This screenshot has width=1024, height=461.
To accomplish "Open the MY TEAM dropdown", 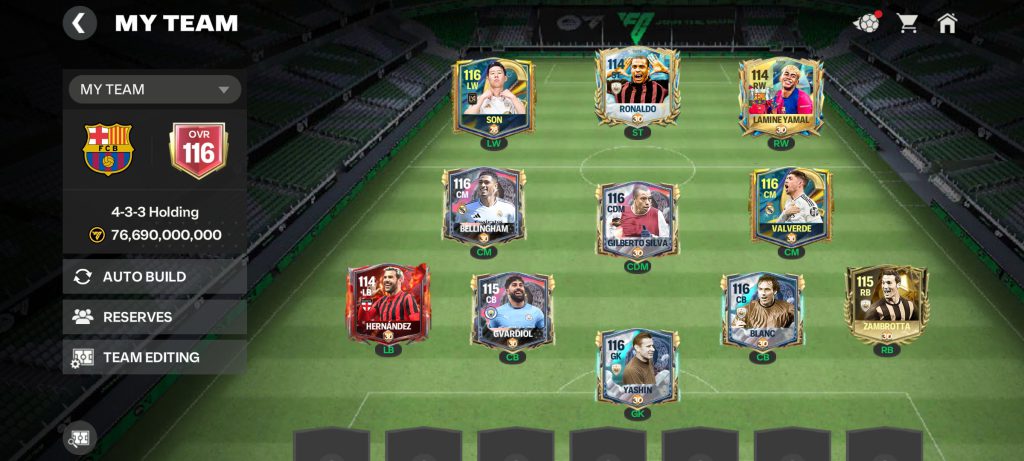I will [x=155, y=89].
